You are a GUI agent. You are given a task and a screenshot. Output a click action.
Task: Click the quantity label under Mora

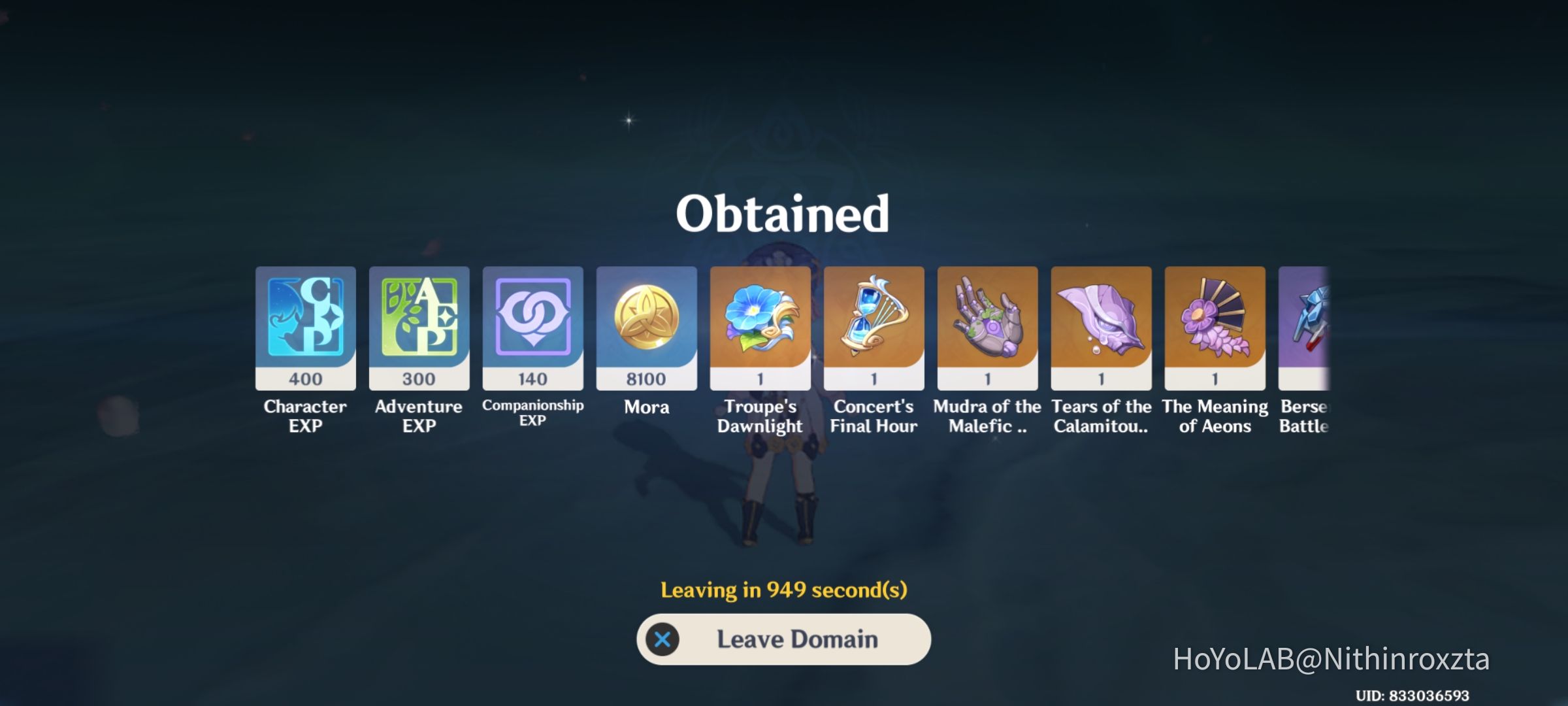pyautogui.click(x=646, y=378)
